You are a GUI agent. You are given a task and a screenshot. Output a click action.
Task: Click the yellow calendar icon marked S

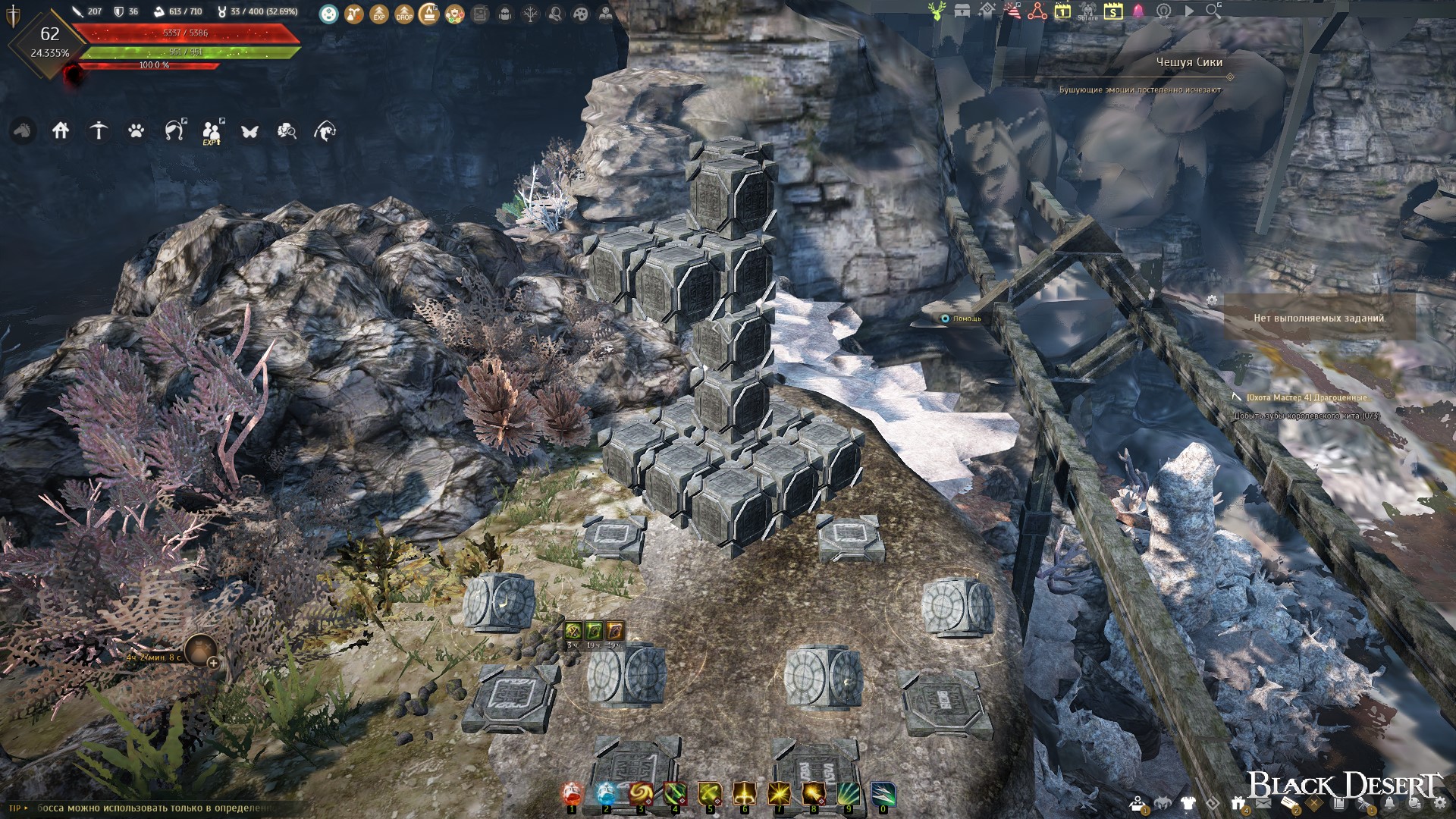click(1112, 11)
